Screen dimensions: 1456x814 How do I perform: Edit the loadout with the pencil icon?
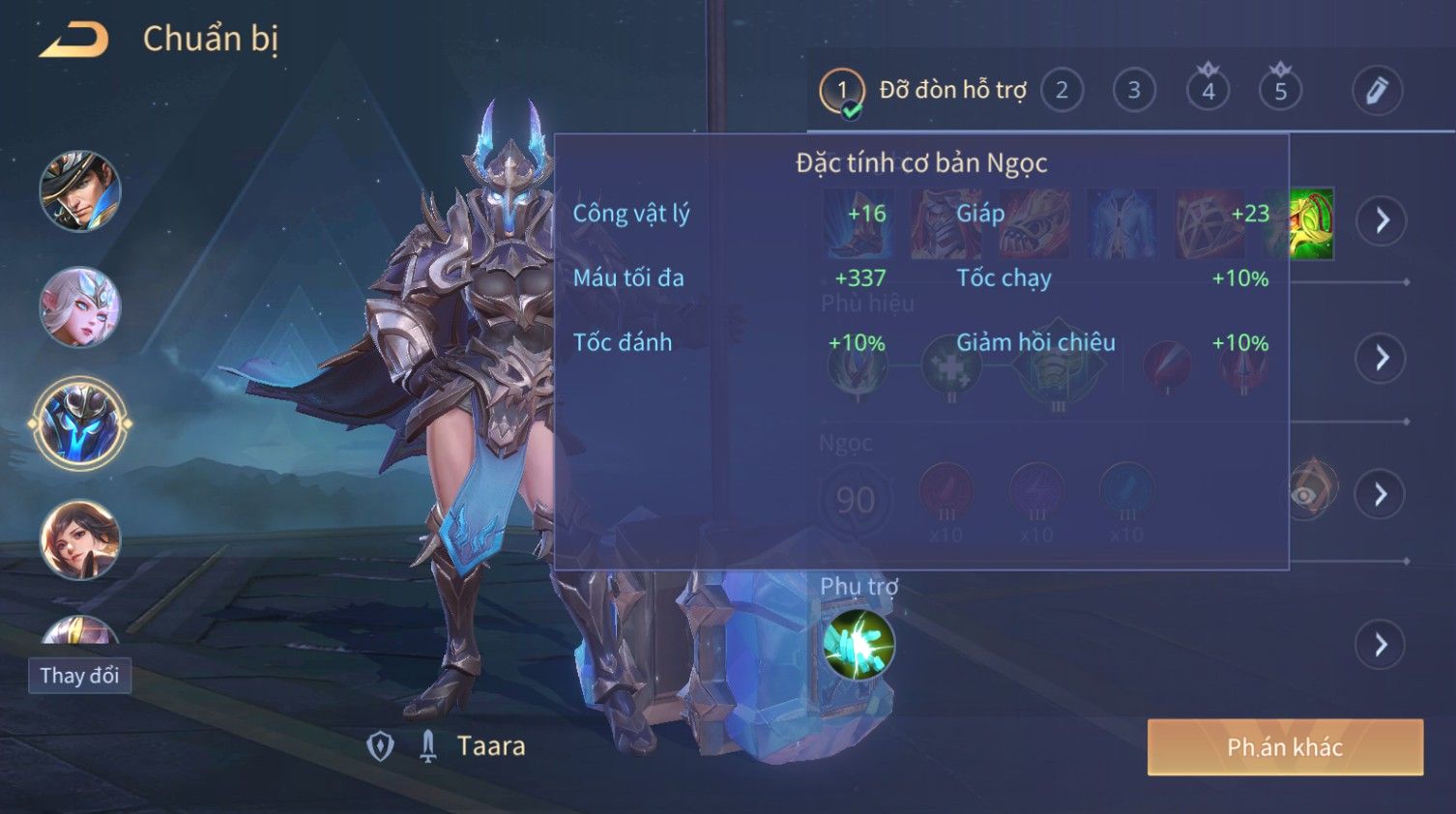click(1377, 91)
